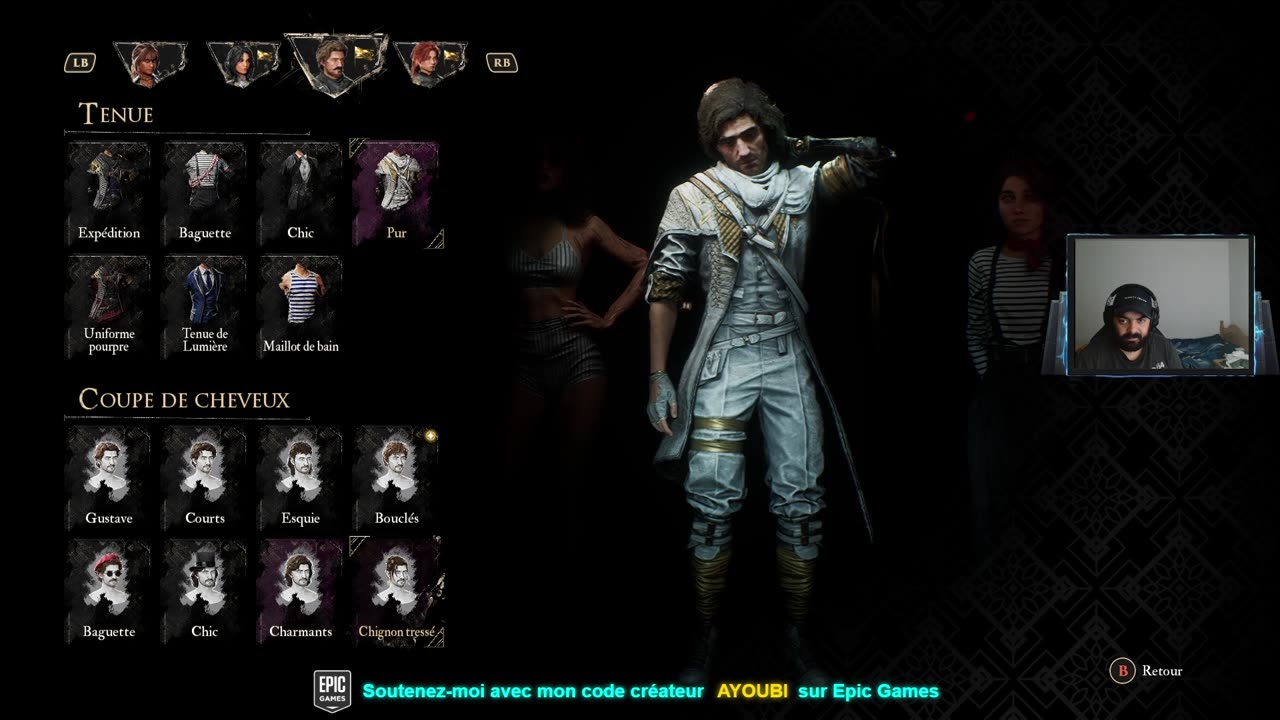The width and height of the screenshot is (1280, 720).
Task: Select the Chignon tressé haircut
Action: [396, 591]
